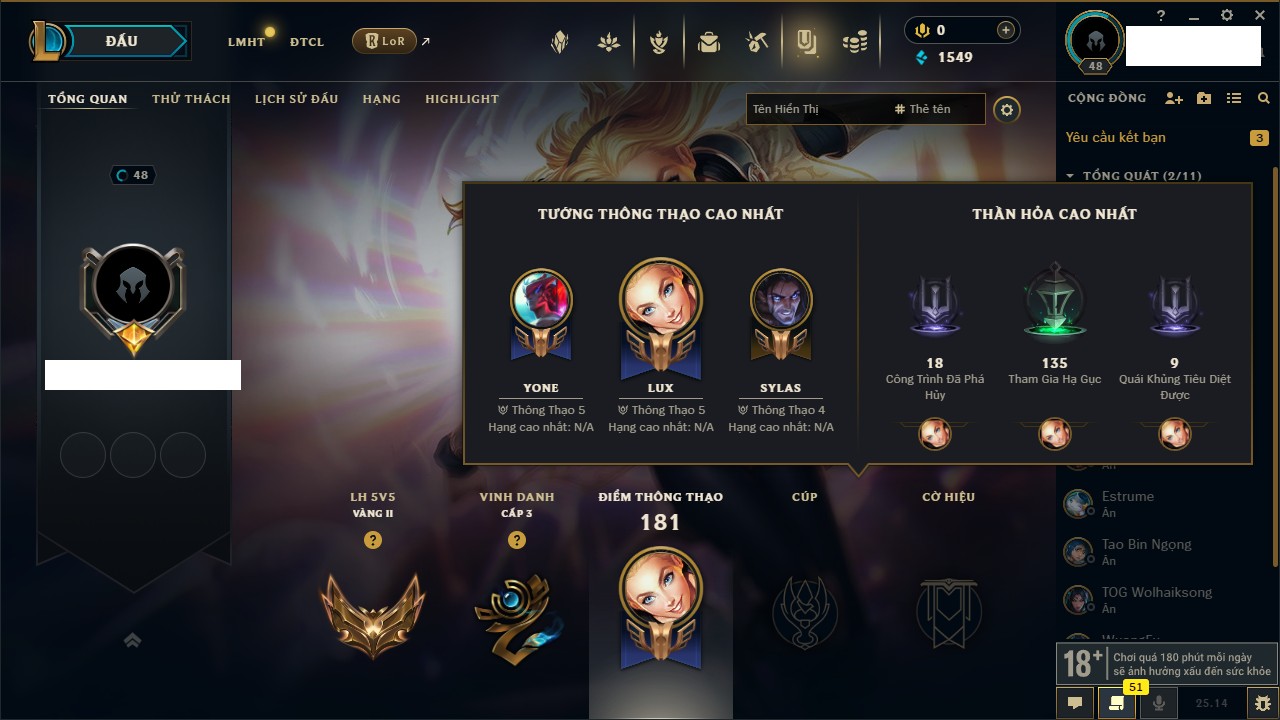Open the LỊCH SỬ ĐẤU tab
The width and height of the screenshot is (1280, 720).
(x=296, y=99)
